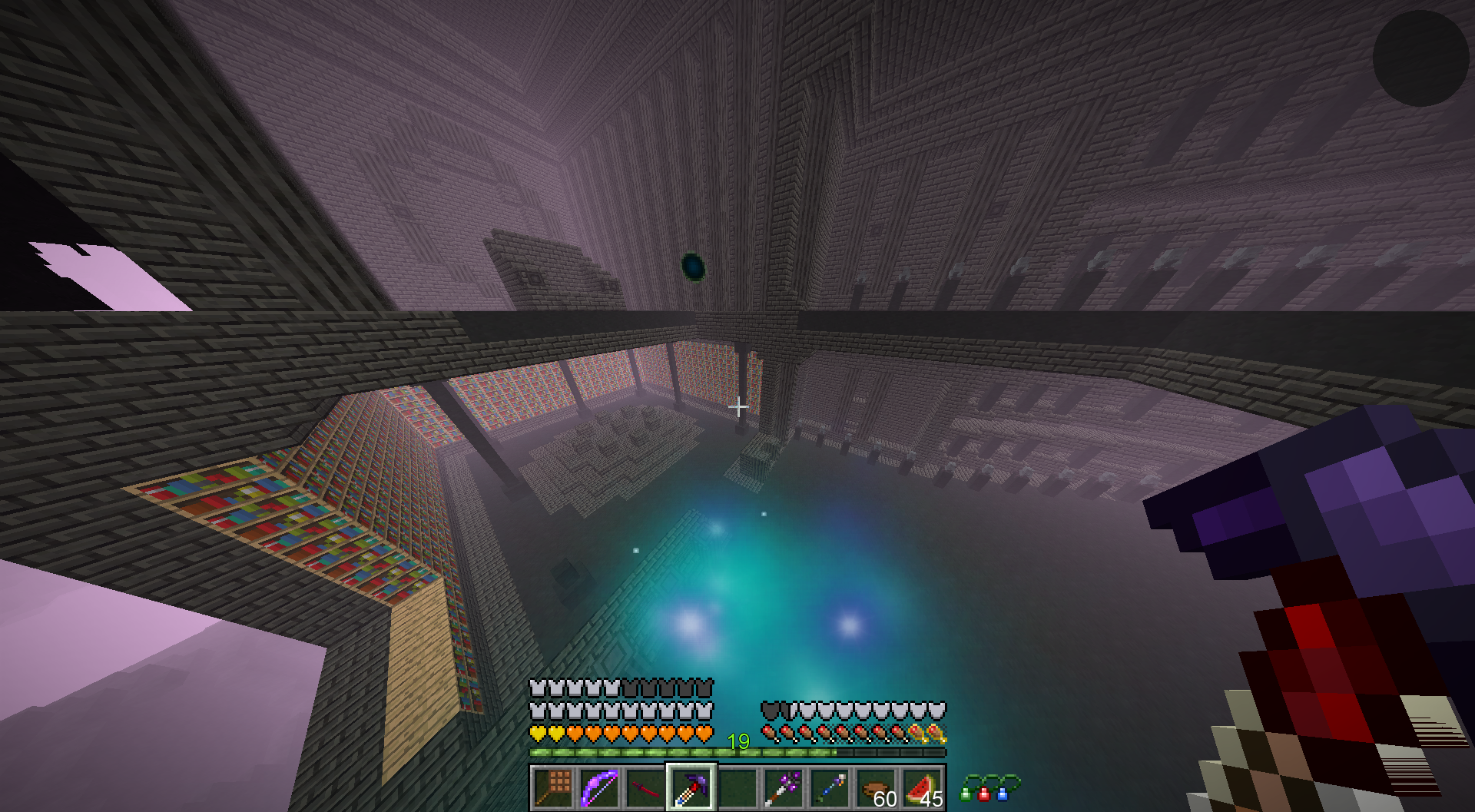Select the crafting-grid tool hotbar slot

coord(552,787)
